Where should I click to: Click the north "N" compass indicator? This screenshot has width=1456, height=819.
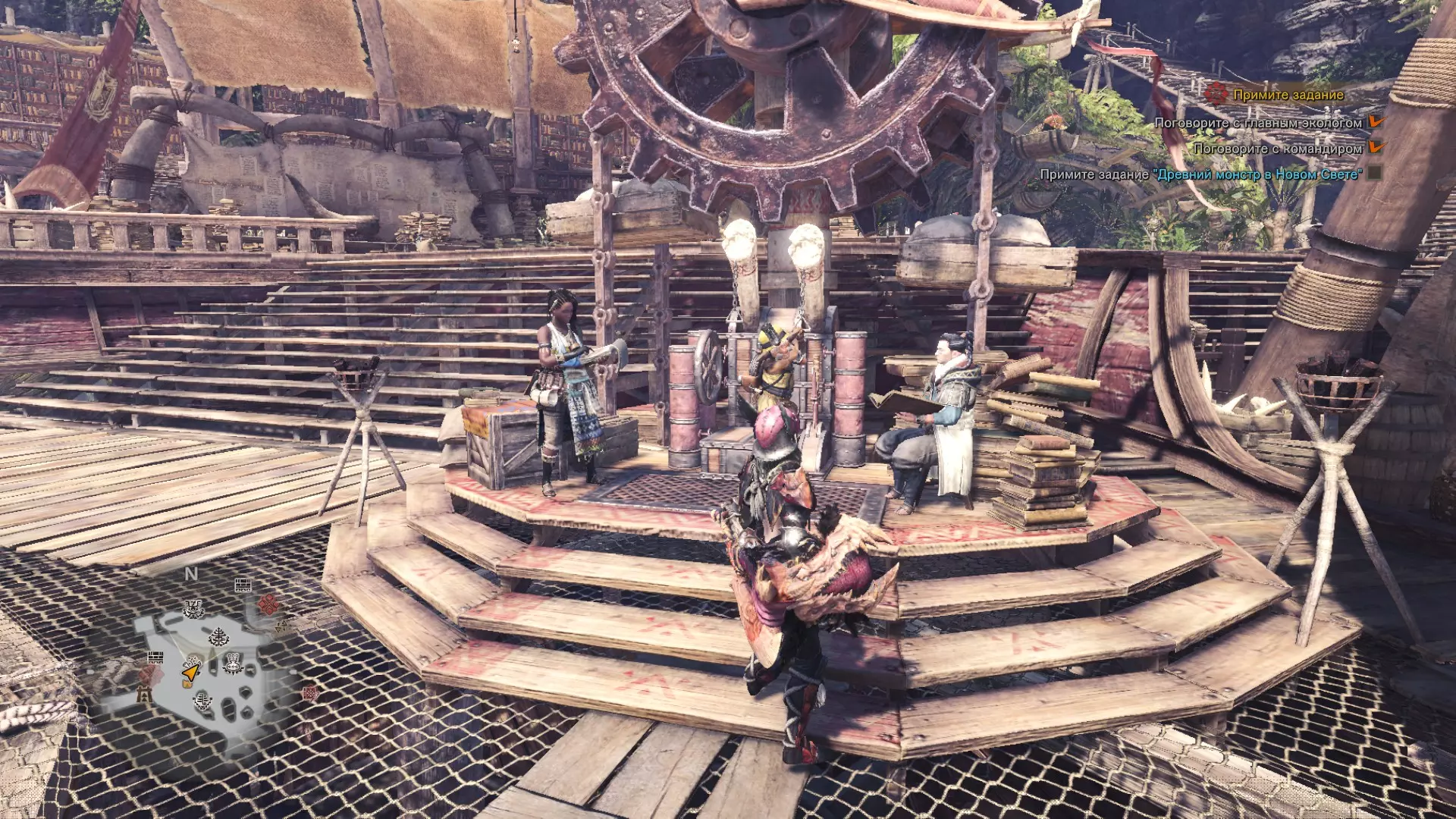coord(191,574)
